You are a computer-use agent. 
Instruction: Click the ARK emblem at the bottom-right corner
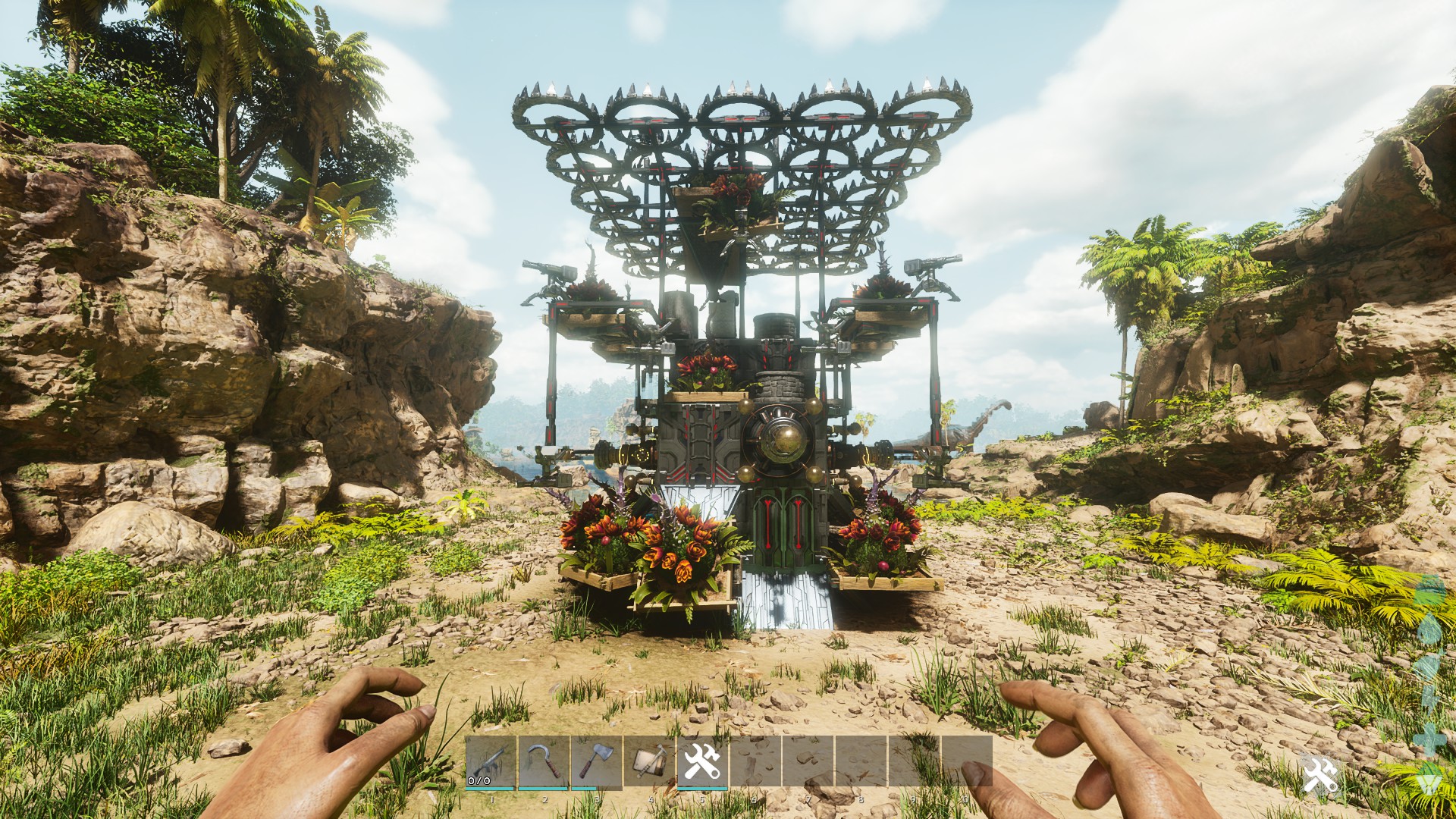click(x=1430, y=777)
